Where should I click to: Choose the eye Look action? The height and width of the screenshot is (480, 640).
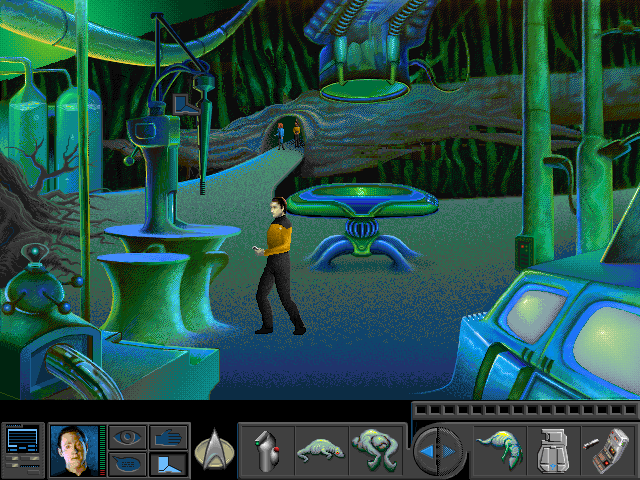126,437
